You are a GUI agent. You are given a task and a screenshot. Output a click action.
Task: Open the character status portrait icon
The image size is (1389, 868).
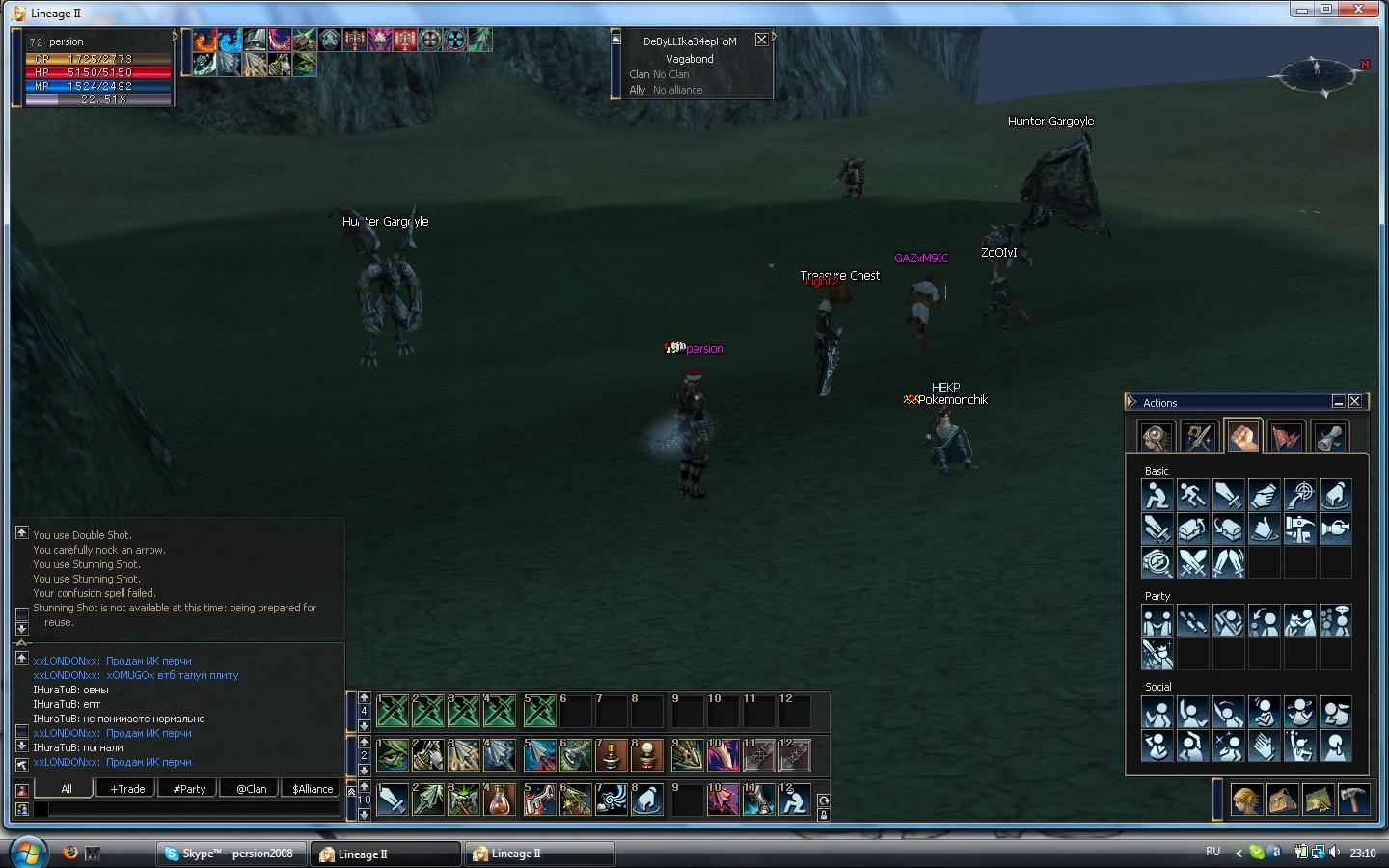[x=1246, y=800]
